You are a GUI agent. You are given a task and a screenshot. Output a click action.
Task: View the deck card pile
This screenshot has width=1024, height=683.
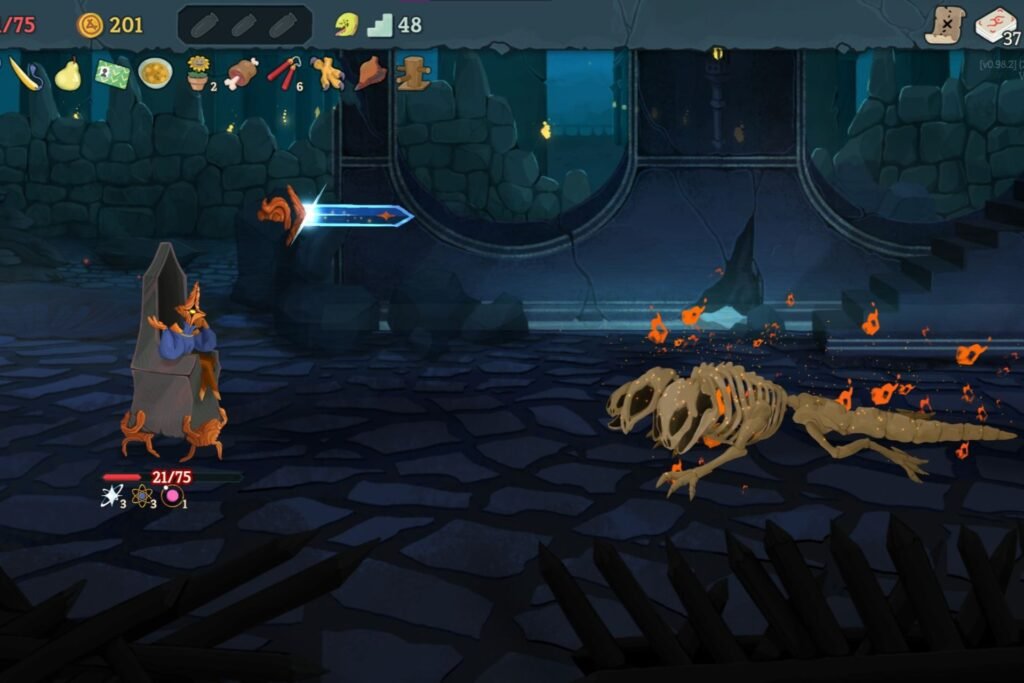(995, 24)
